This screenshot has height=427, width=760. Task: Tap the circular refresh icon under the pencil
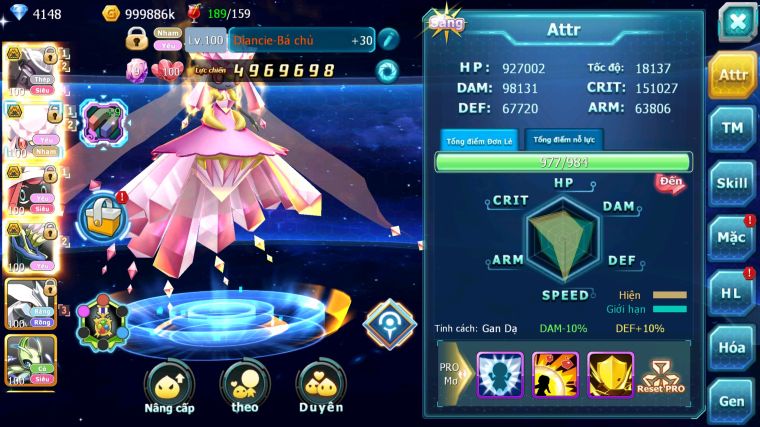coord(387,71)
